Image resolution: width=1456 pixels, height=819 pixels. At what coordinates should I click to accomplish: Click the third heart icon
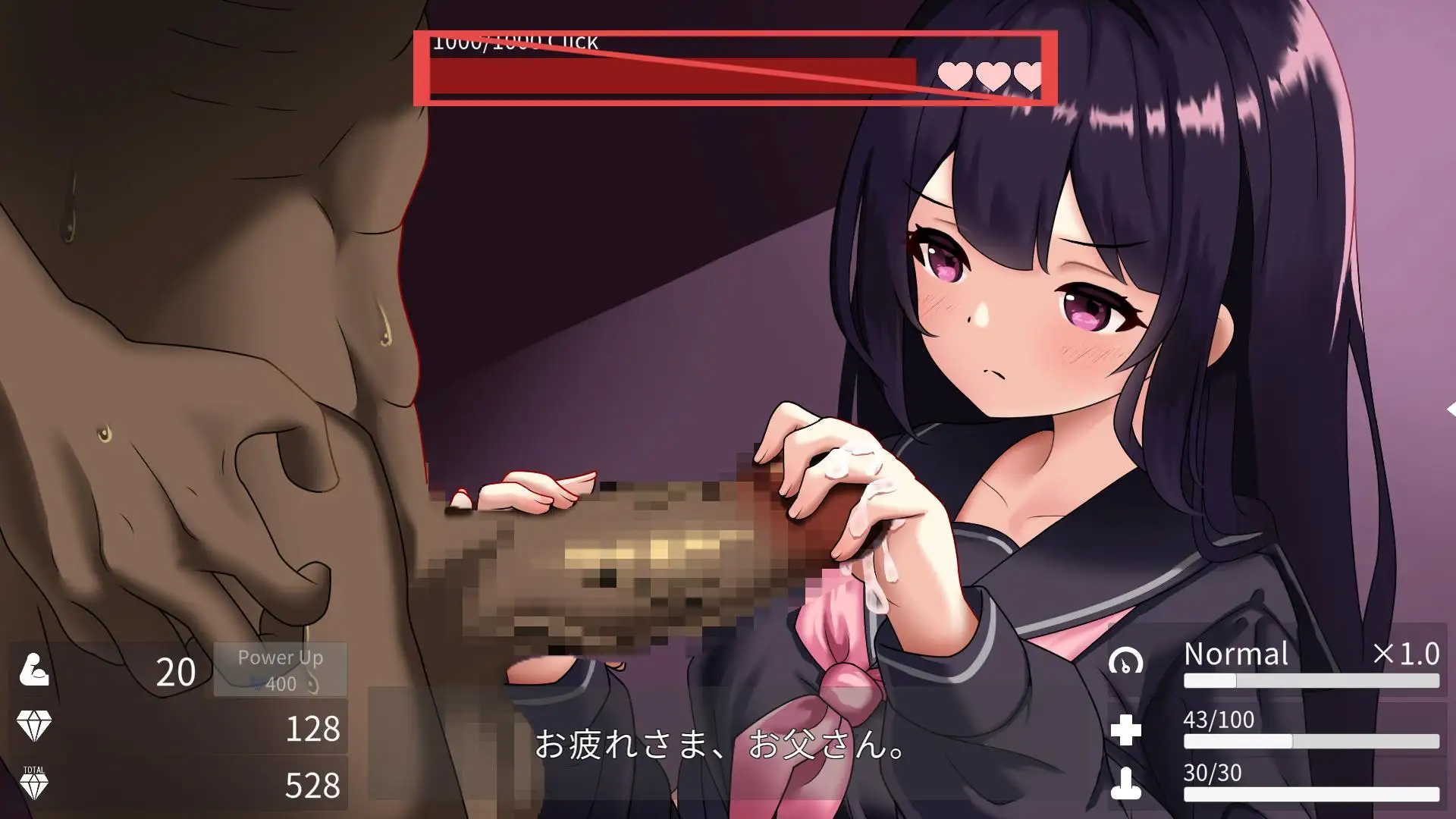(1030, 76)
